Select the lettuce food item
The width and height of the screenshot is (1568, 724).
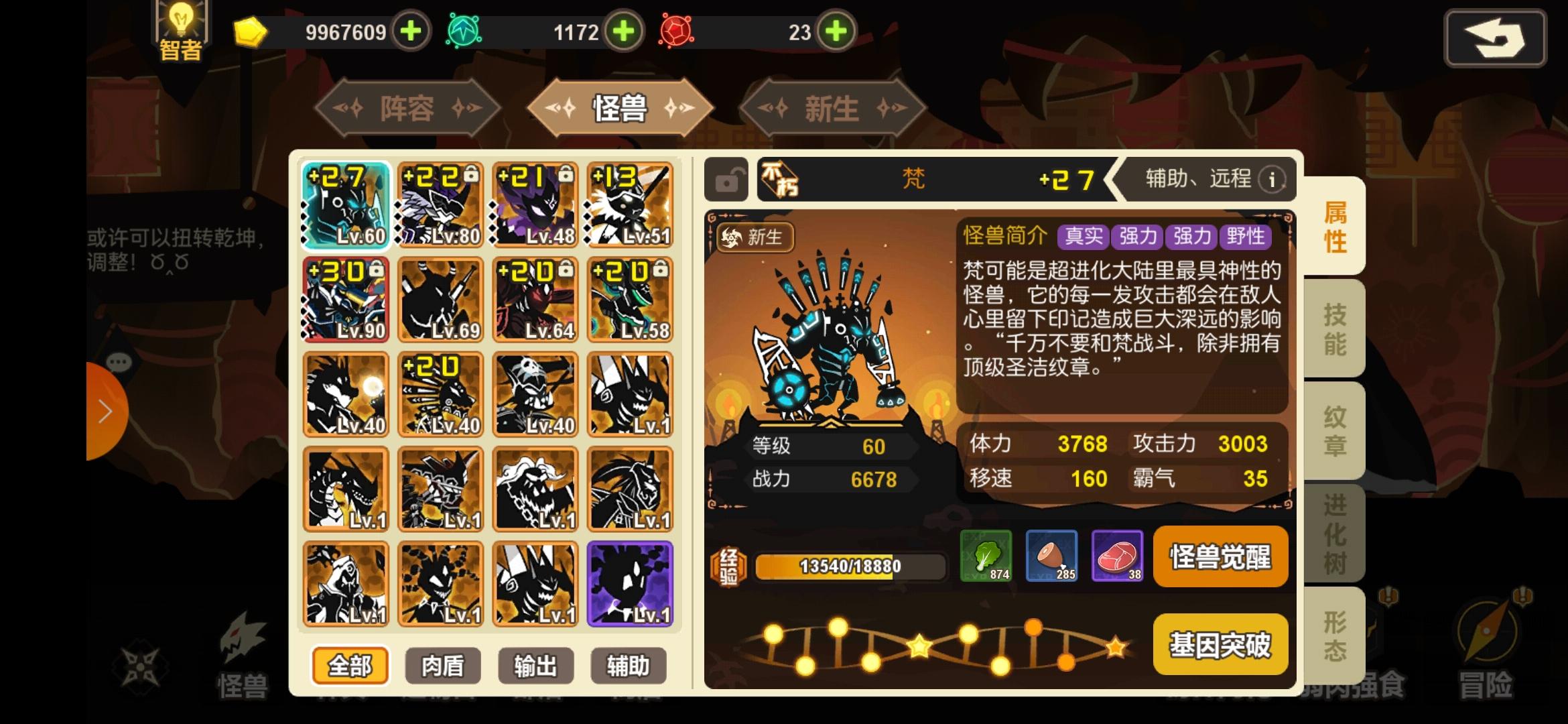(x=985, y=556)
